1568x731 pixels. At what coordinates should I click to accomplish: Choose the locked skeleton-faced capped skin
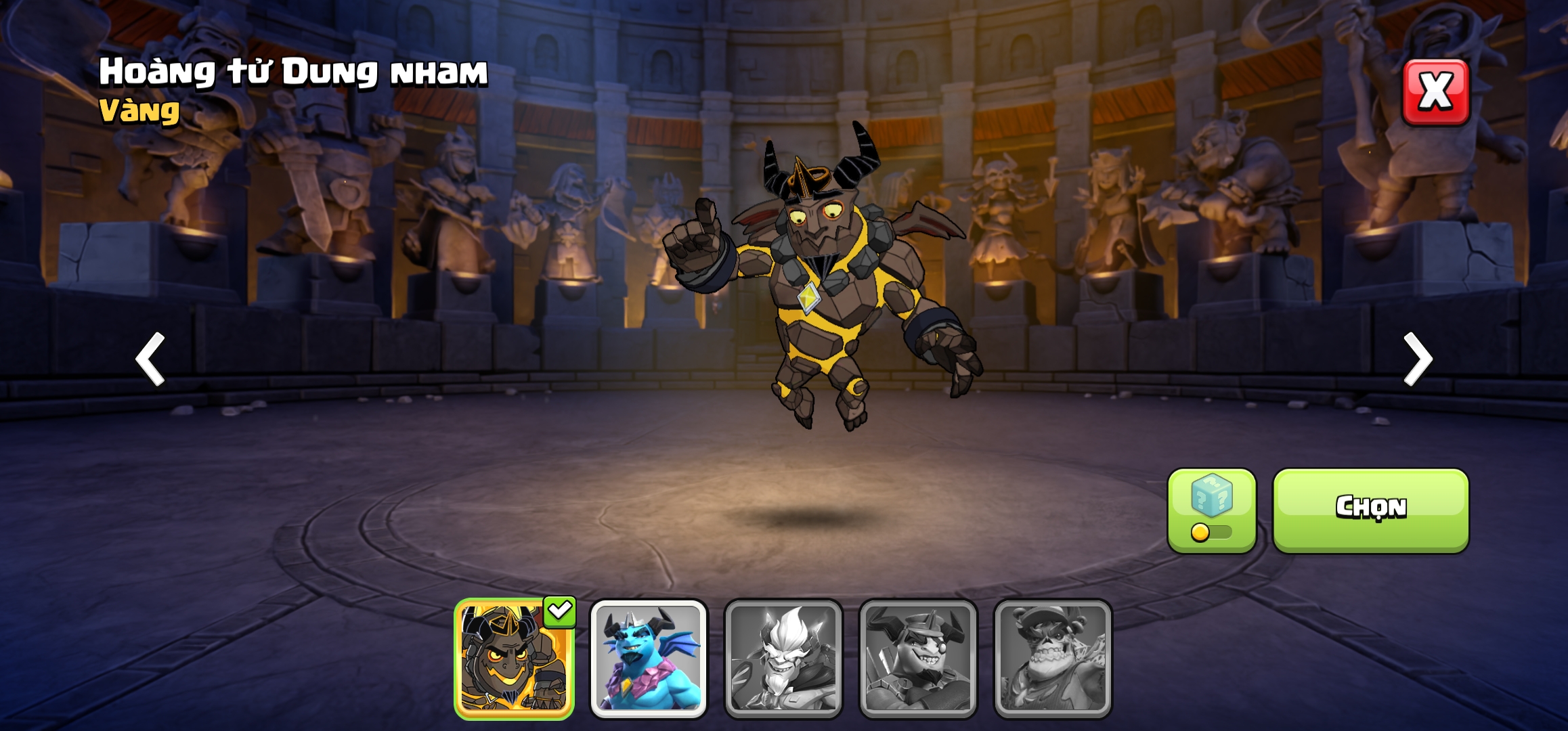point(1053,659)
